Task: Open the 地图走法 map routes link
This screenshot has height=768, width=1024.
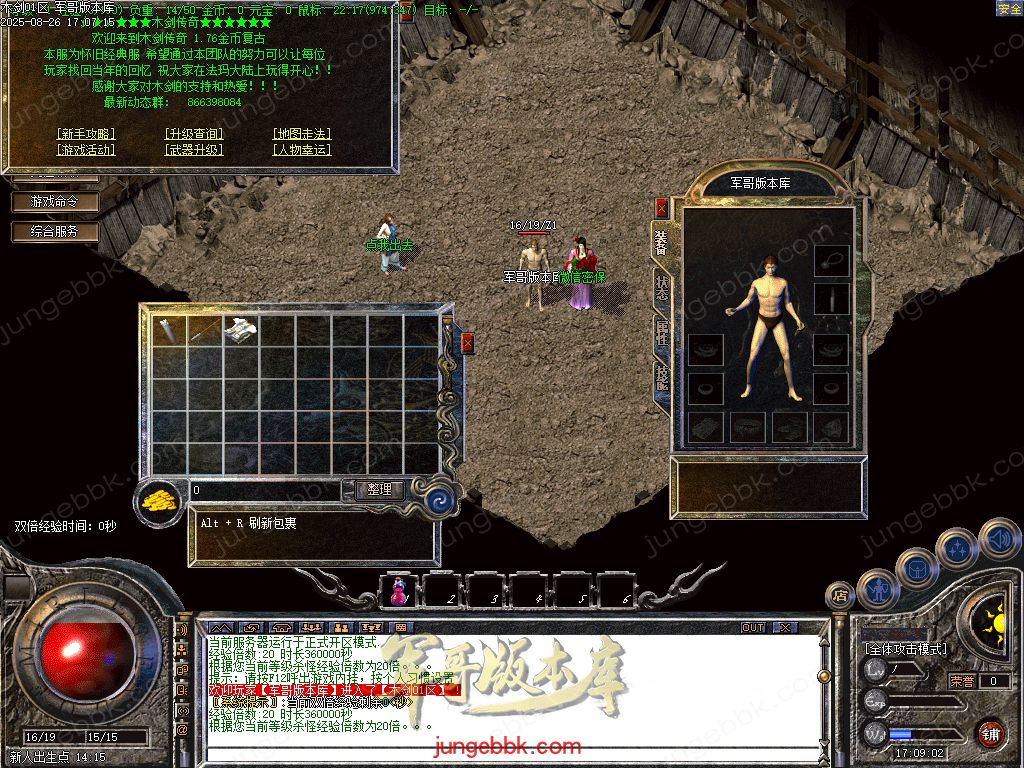Action: click(x=301, y=134)
